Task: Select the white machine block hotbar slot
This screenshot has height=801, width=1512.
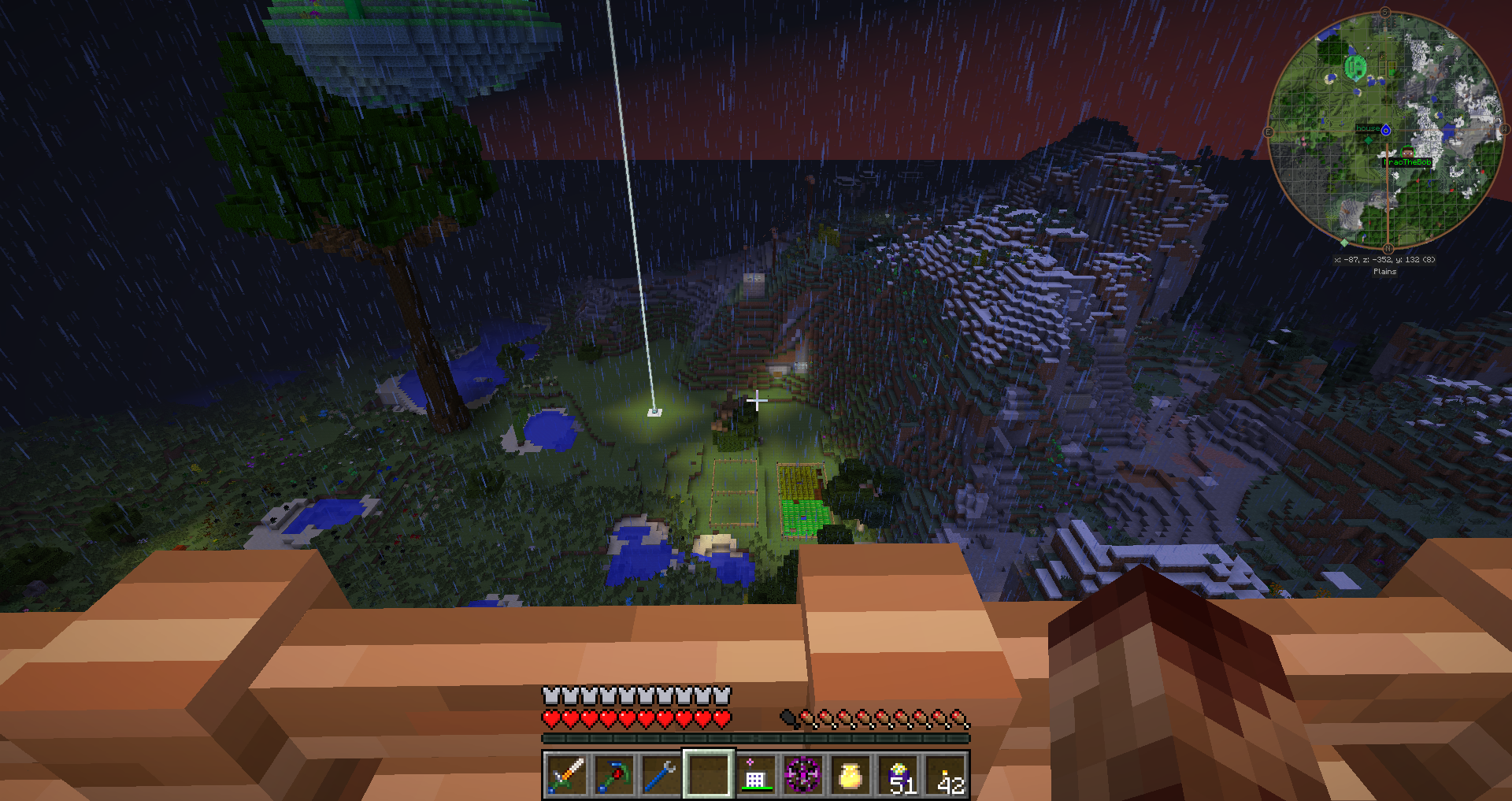Action: click(755, 775)
